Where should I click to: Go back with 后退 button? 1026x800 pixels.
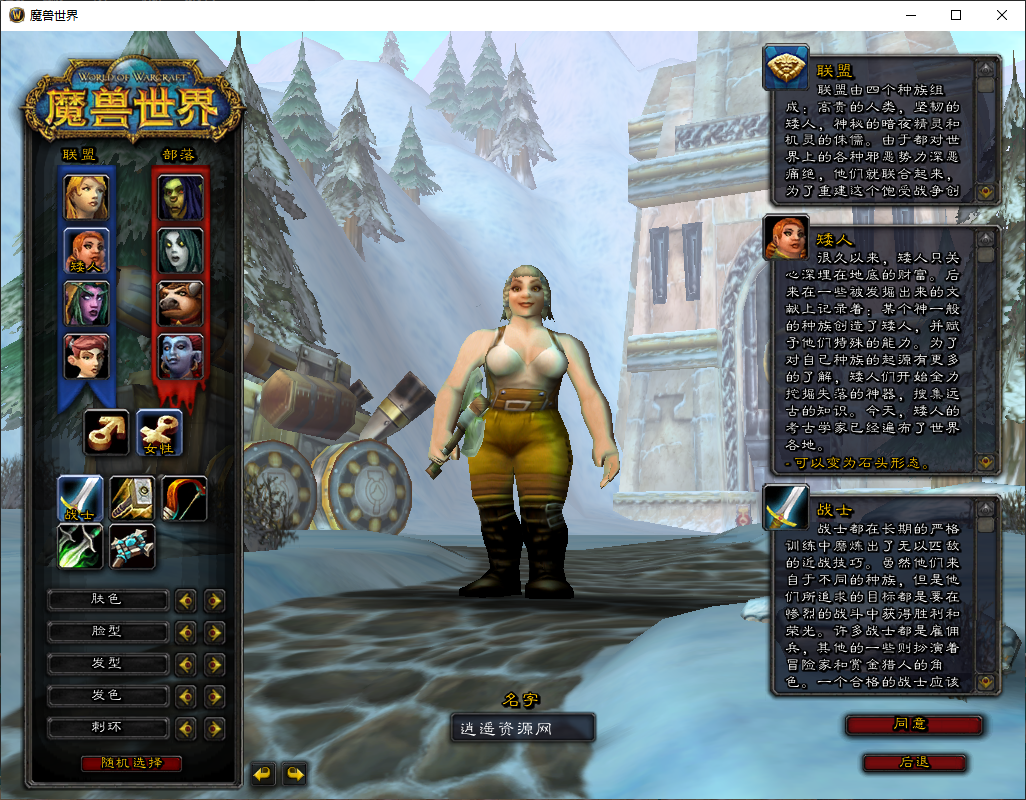click(x=914, y=762)
